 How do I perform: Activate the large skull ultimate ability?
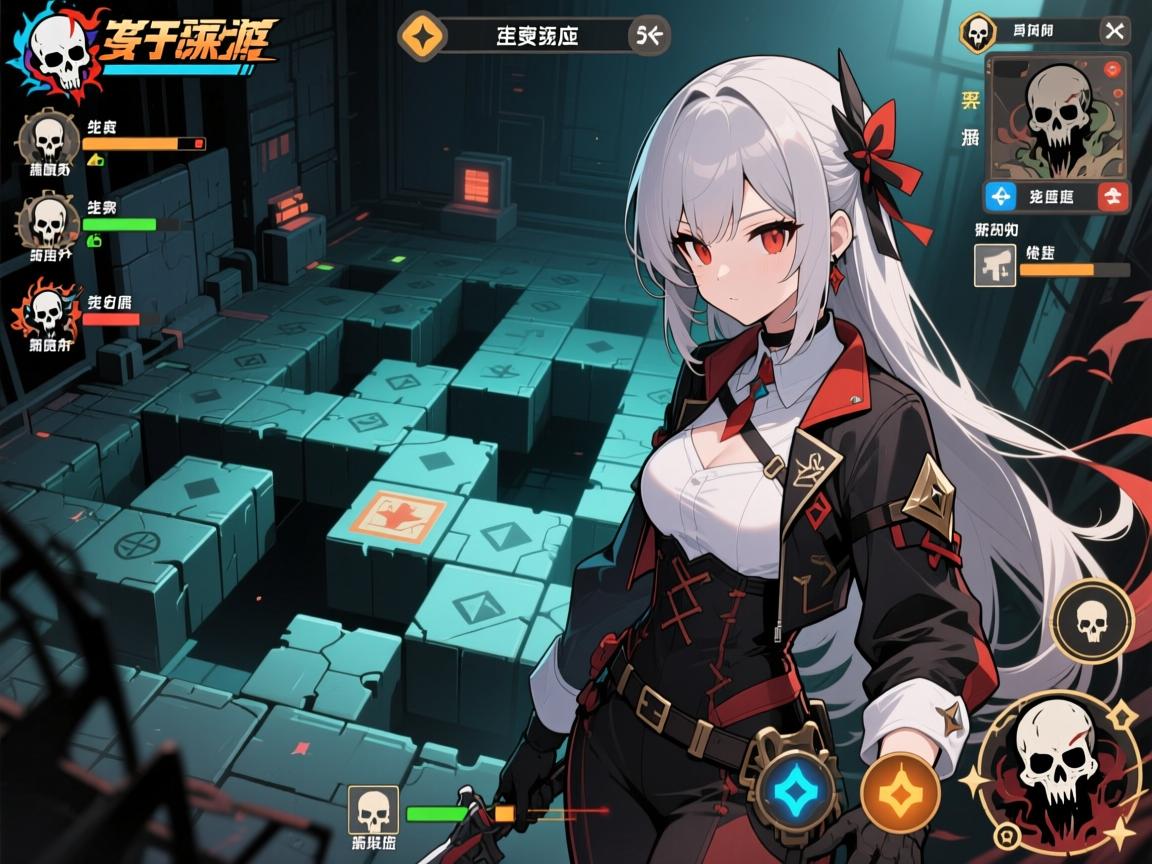[x=1059, y=767]
